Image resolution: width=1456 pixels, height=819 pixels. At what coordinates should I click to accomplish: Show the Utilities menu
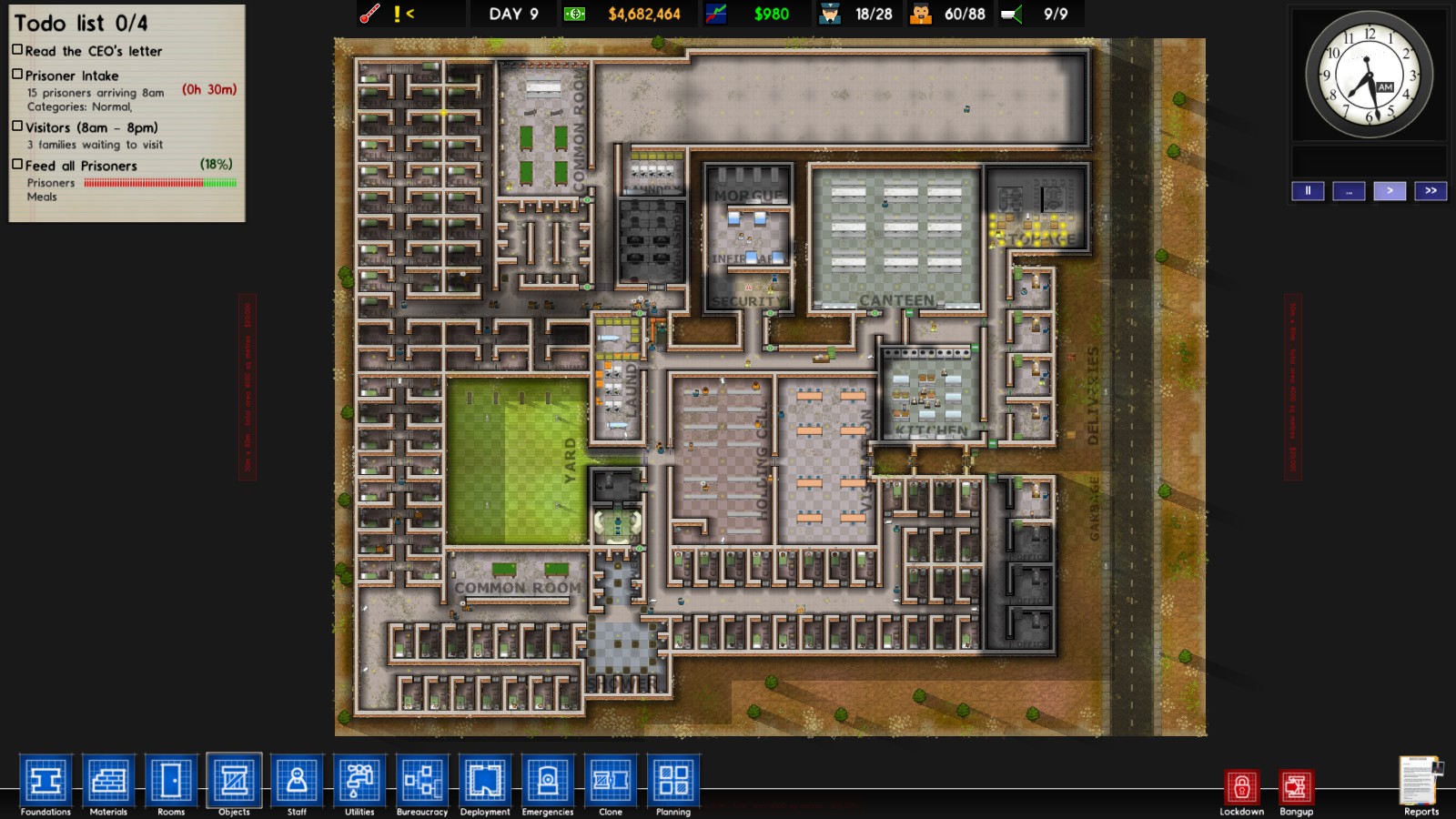359,781
